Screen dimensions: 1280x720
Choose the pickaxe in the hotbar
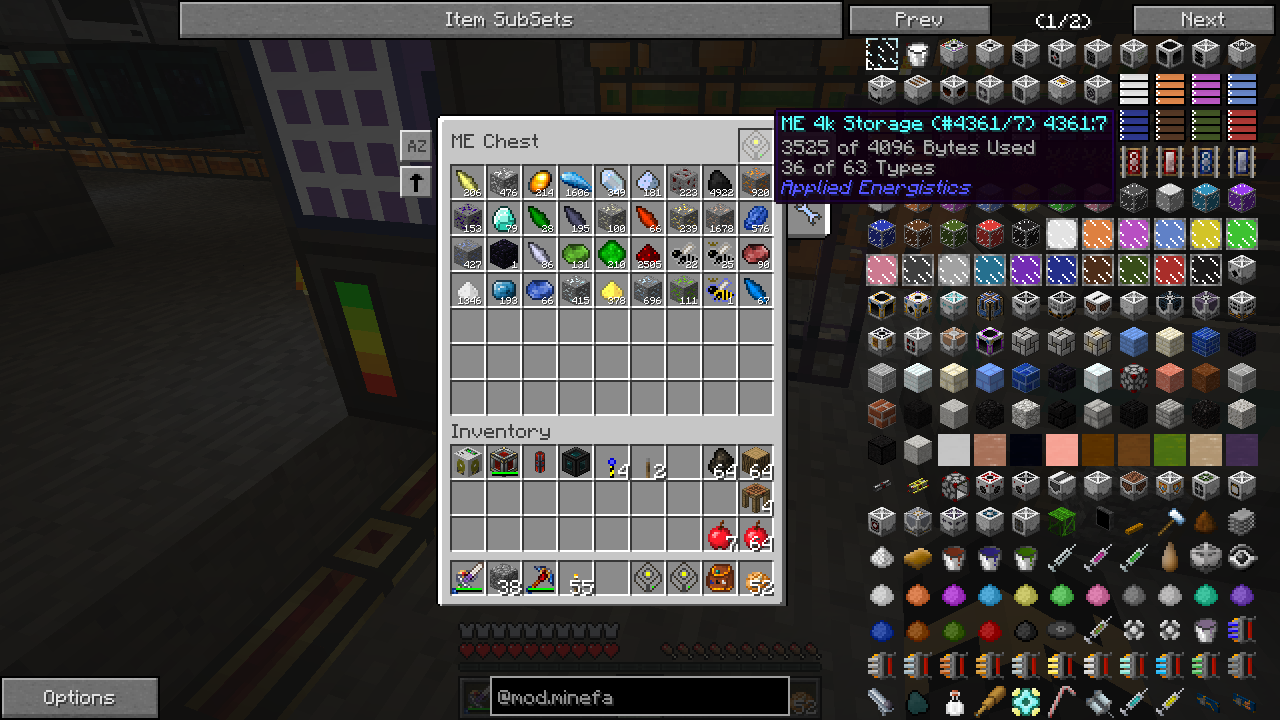click(540, 578)
